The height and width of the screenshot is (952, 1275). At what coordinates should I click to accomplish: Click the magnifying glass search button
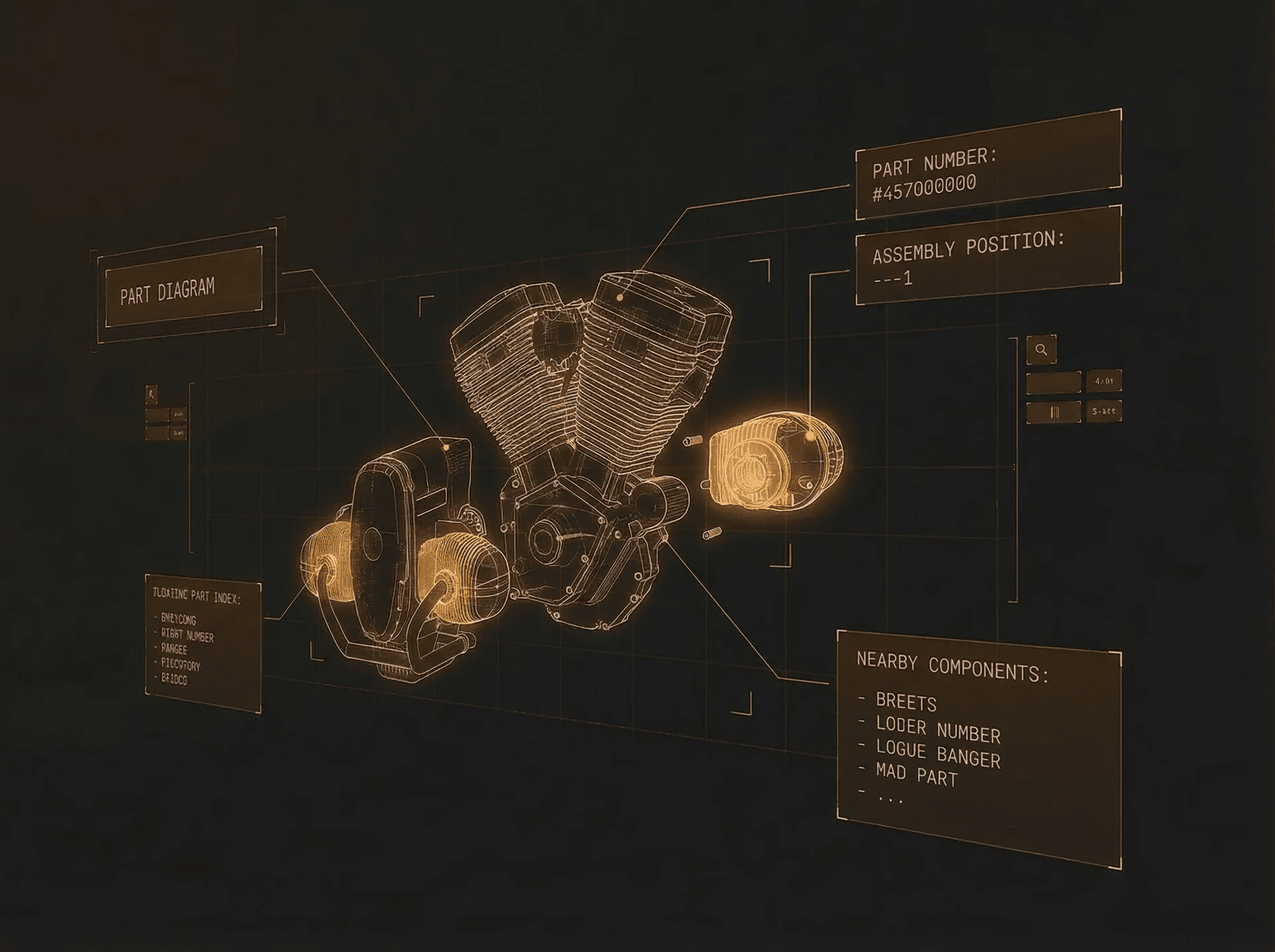tap(1041, 350)
